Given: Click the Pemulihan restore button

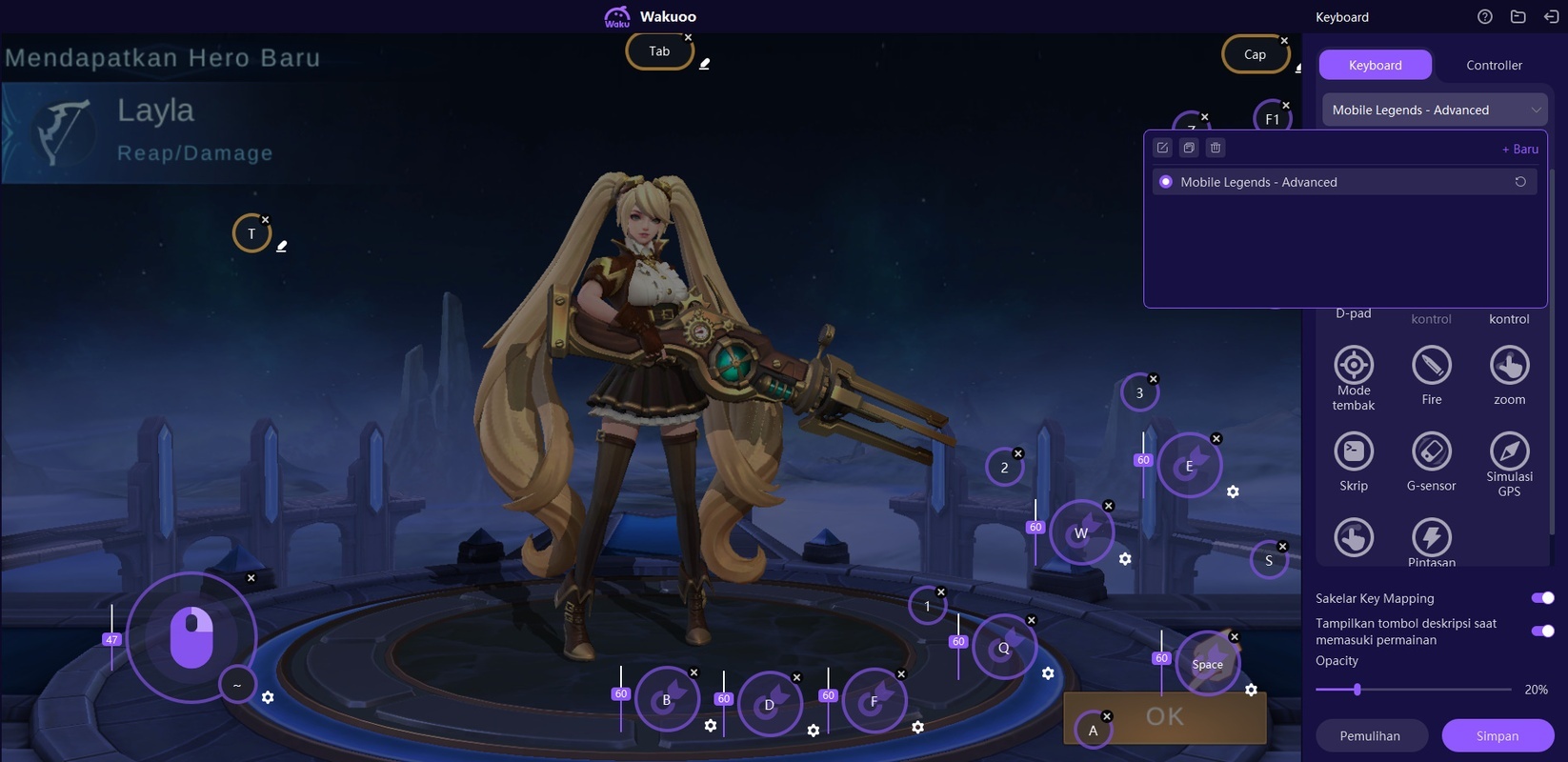Looking at the screenshot, I should click(x=1370, y=735).
